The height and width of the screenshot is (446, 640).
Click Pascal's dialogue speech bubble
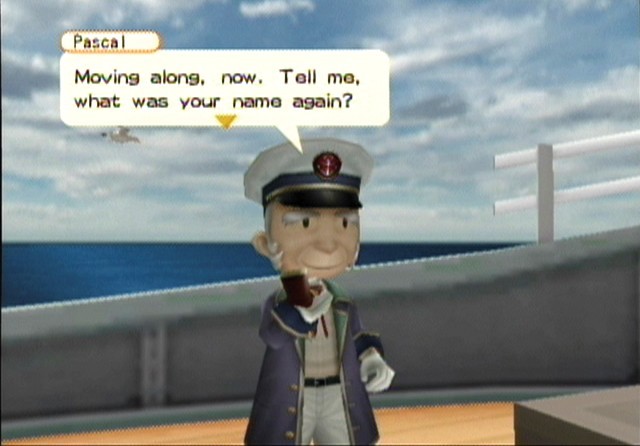click(224, 88)
